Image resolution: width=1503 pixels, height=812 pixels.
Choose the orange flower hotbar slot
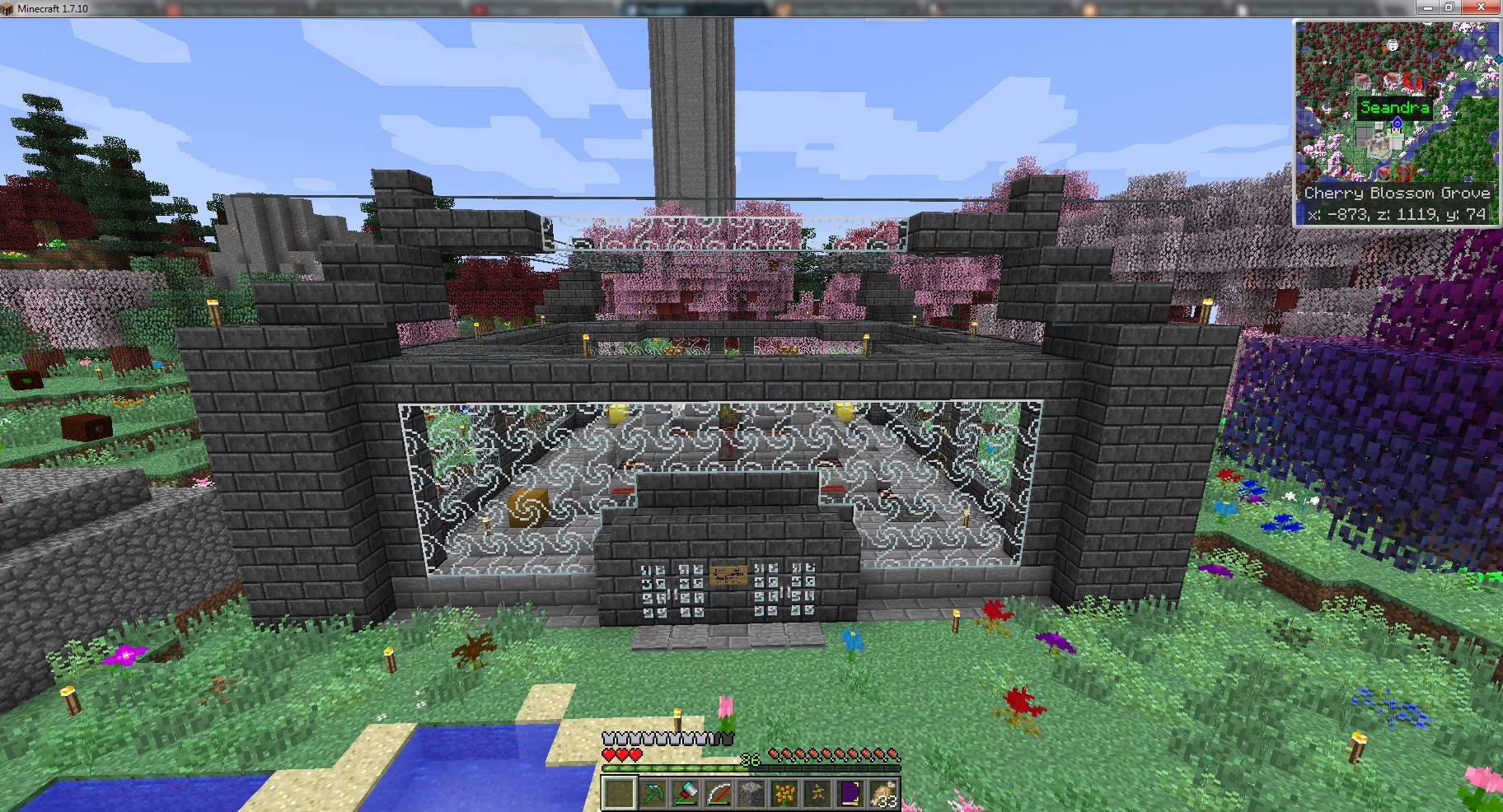tap(784, 795)
